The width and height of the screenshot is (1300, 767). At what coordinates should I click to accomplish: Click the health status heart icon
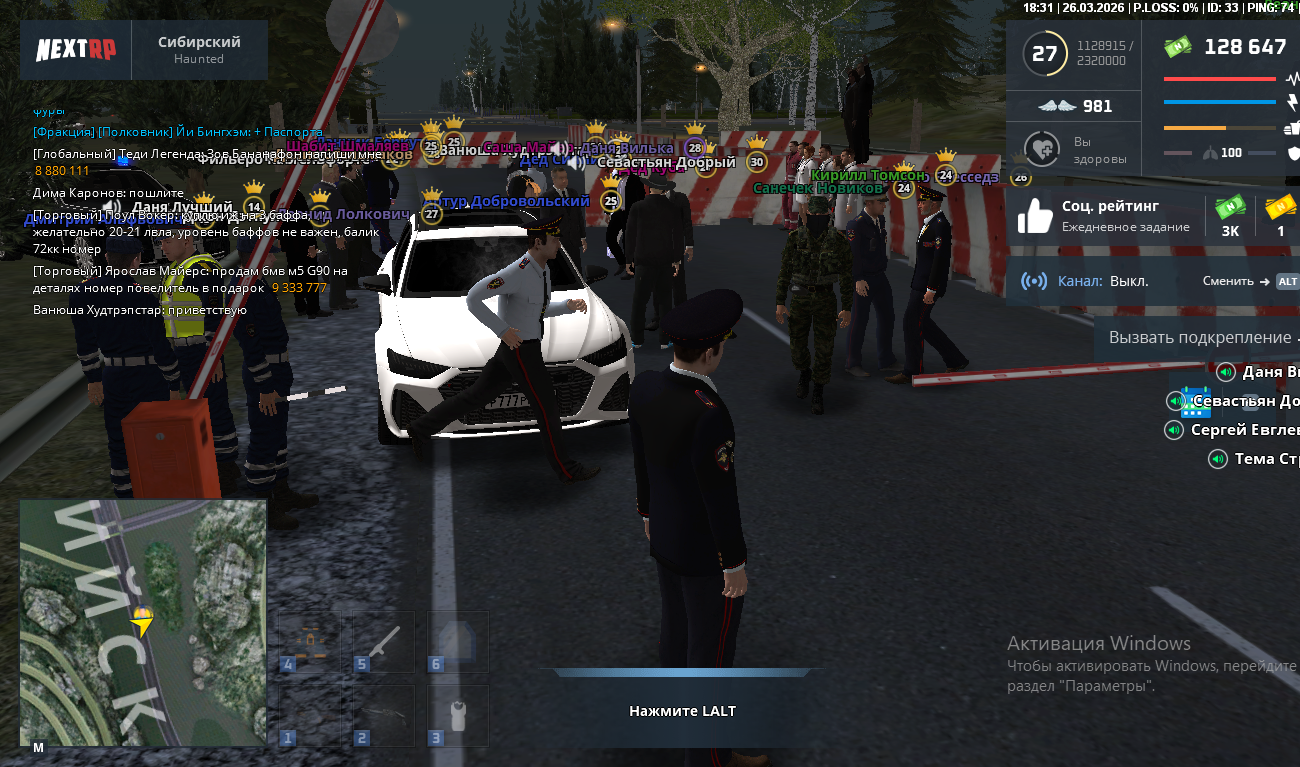pos(1044,150)
